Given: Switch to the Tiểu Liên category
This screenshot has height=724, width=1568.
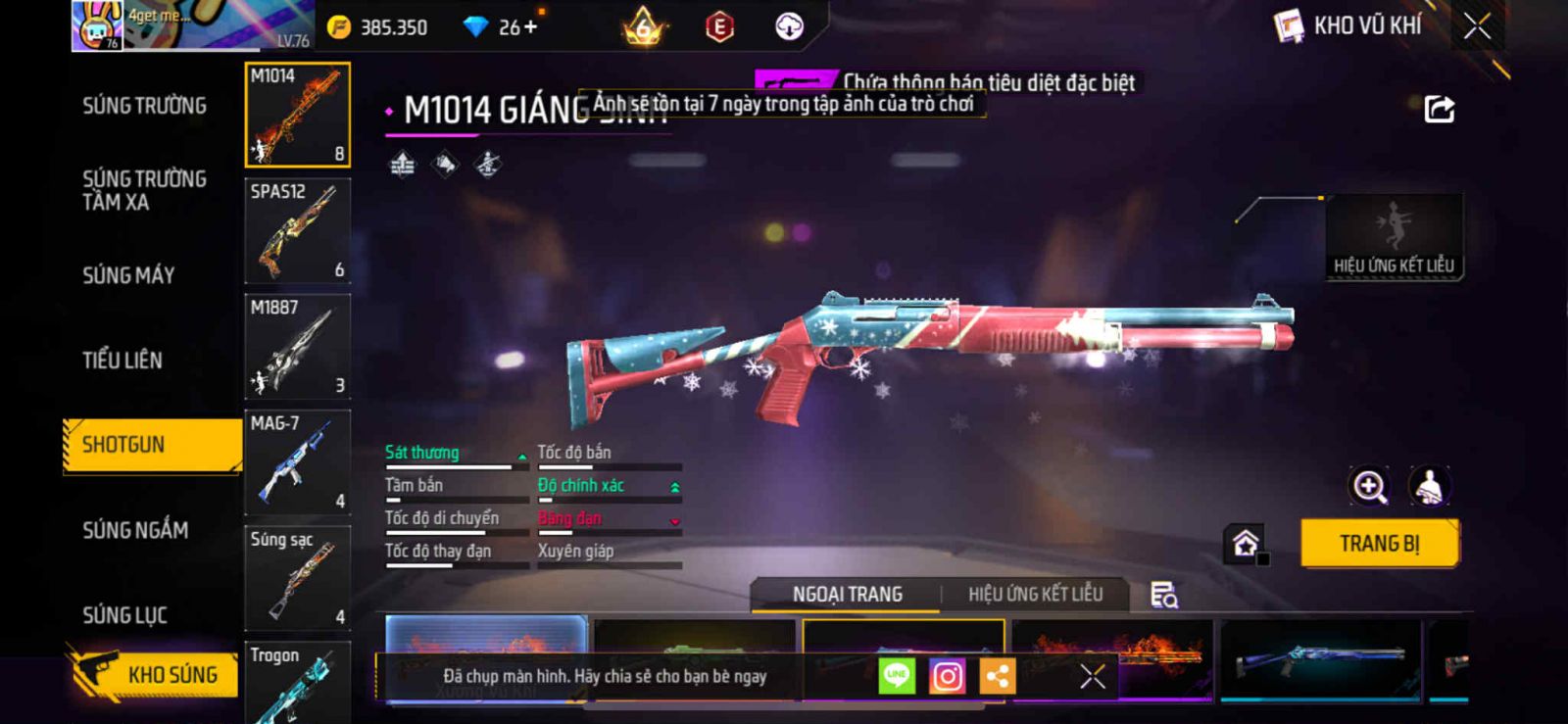Looking at the screenshot, I should pyautogui.click(x=122, y=361).
